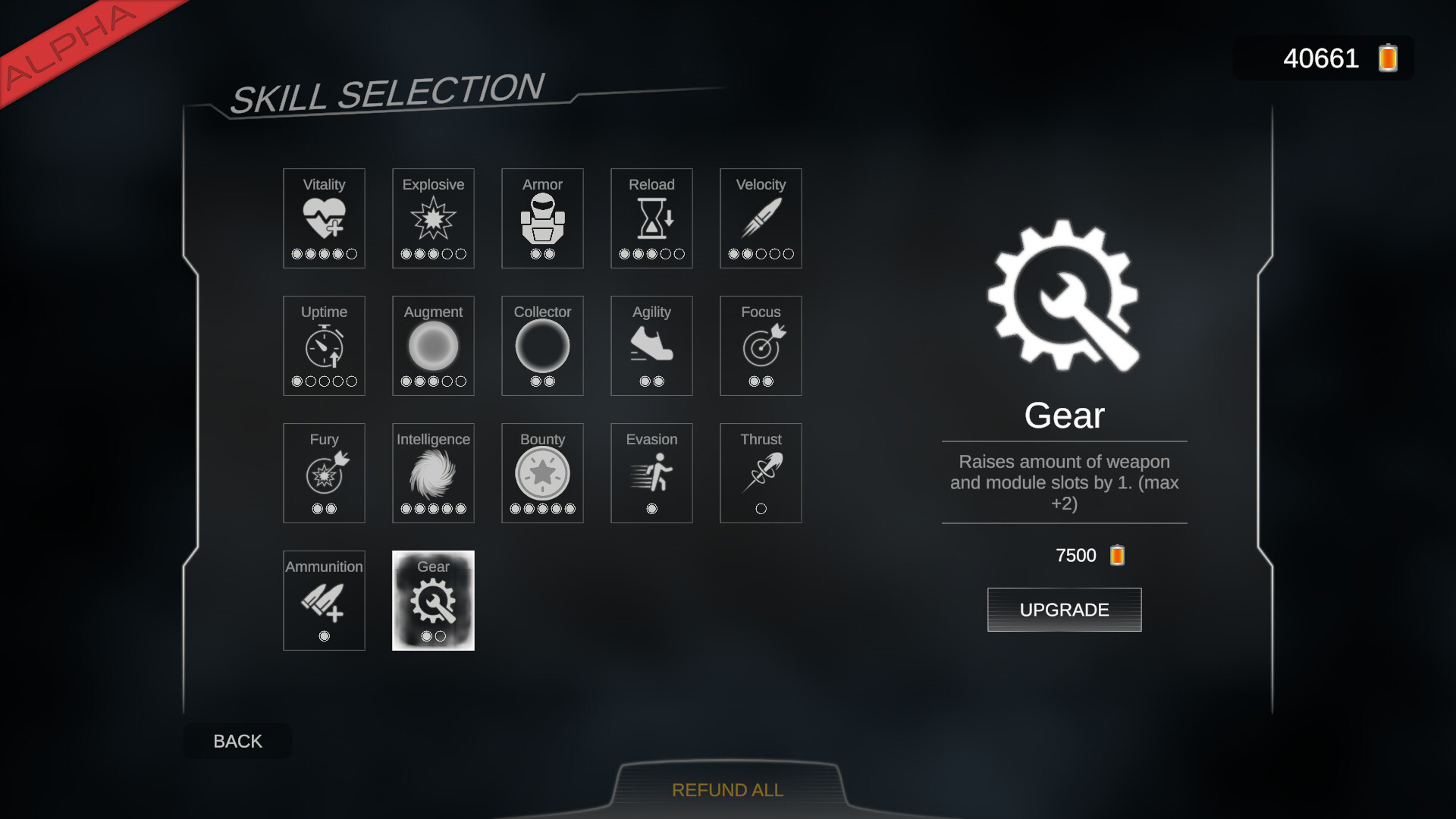Open the Armor skill
1456x819 pixels.
tap(541, 218)
